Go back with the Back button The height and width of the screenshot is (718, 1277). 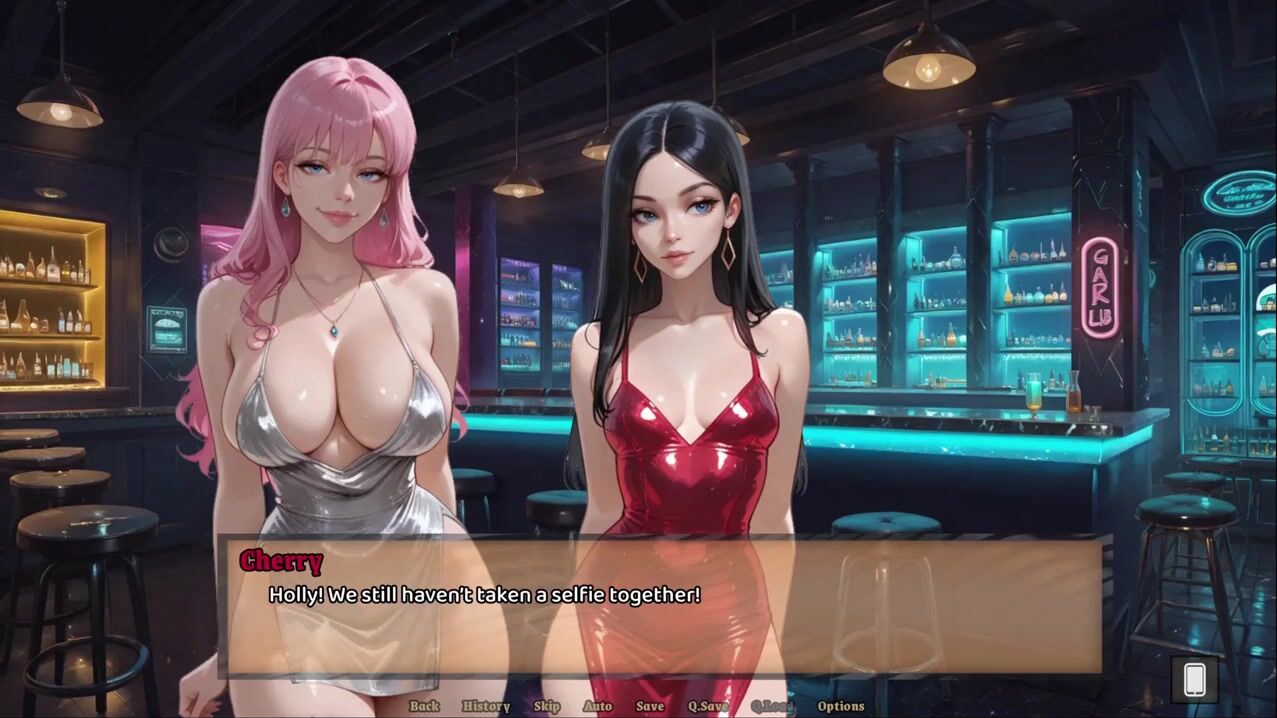(424, 706)
